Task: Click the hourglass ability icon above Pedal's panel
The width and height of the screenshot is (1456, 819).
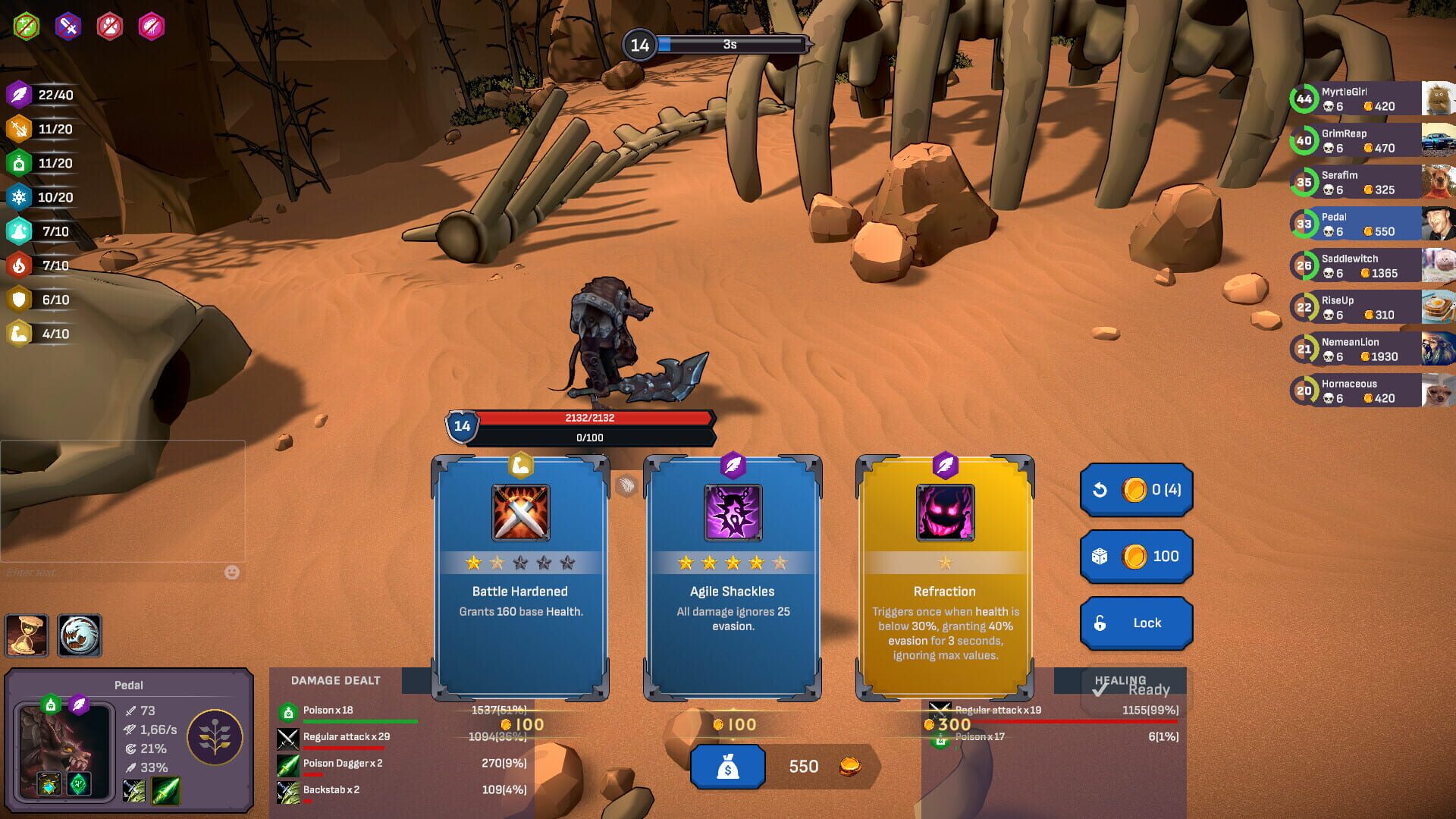Action: (x=27, y=635)
